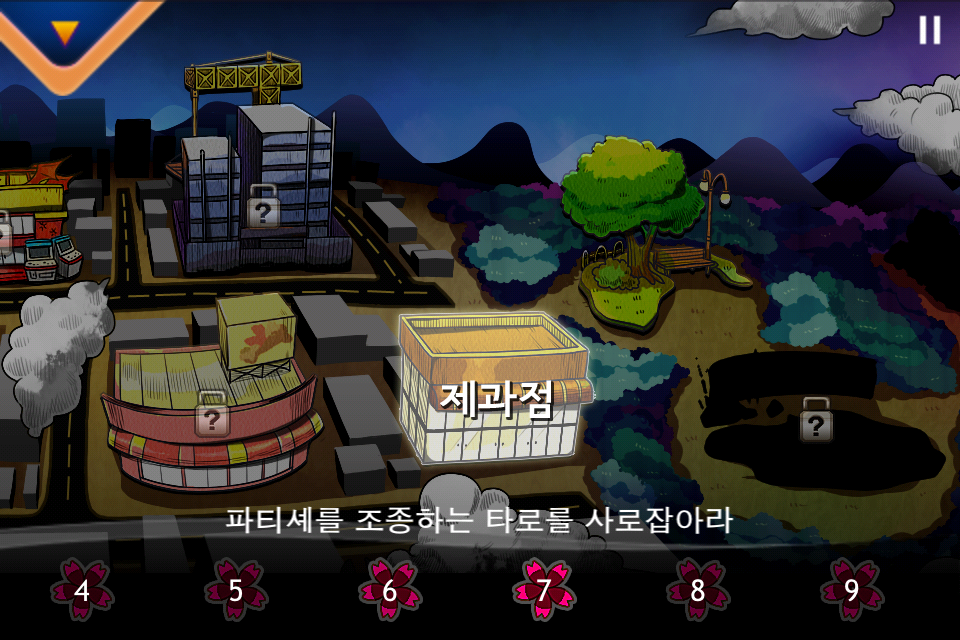Open the orange triangle dropdown tab
960x640 pixels.
tap(66, 33)
